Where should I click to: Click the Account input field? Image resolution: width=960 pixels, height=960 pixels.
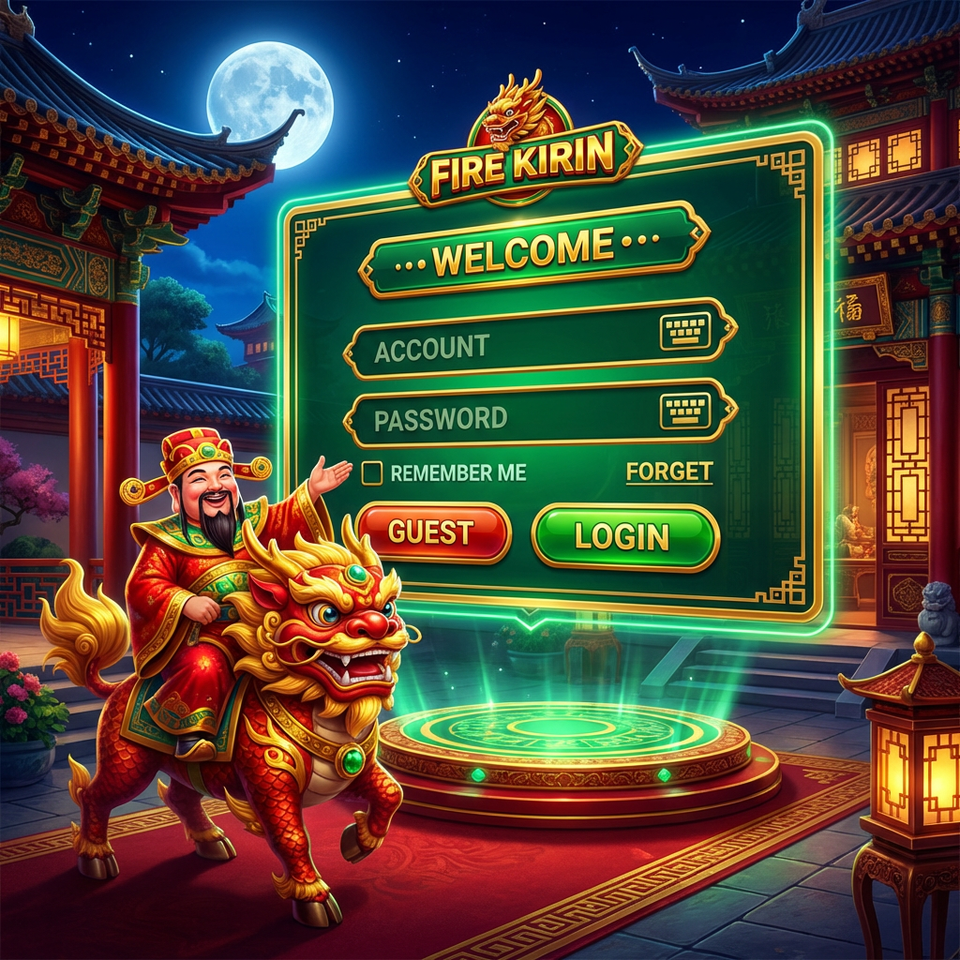[x=500, y=347]
